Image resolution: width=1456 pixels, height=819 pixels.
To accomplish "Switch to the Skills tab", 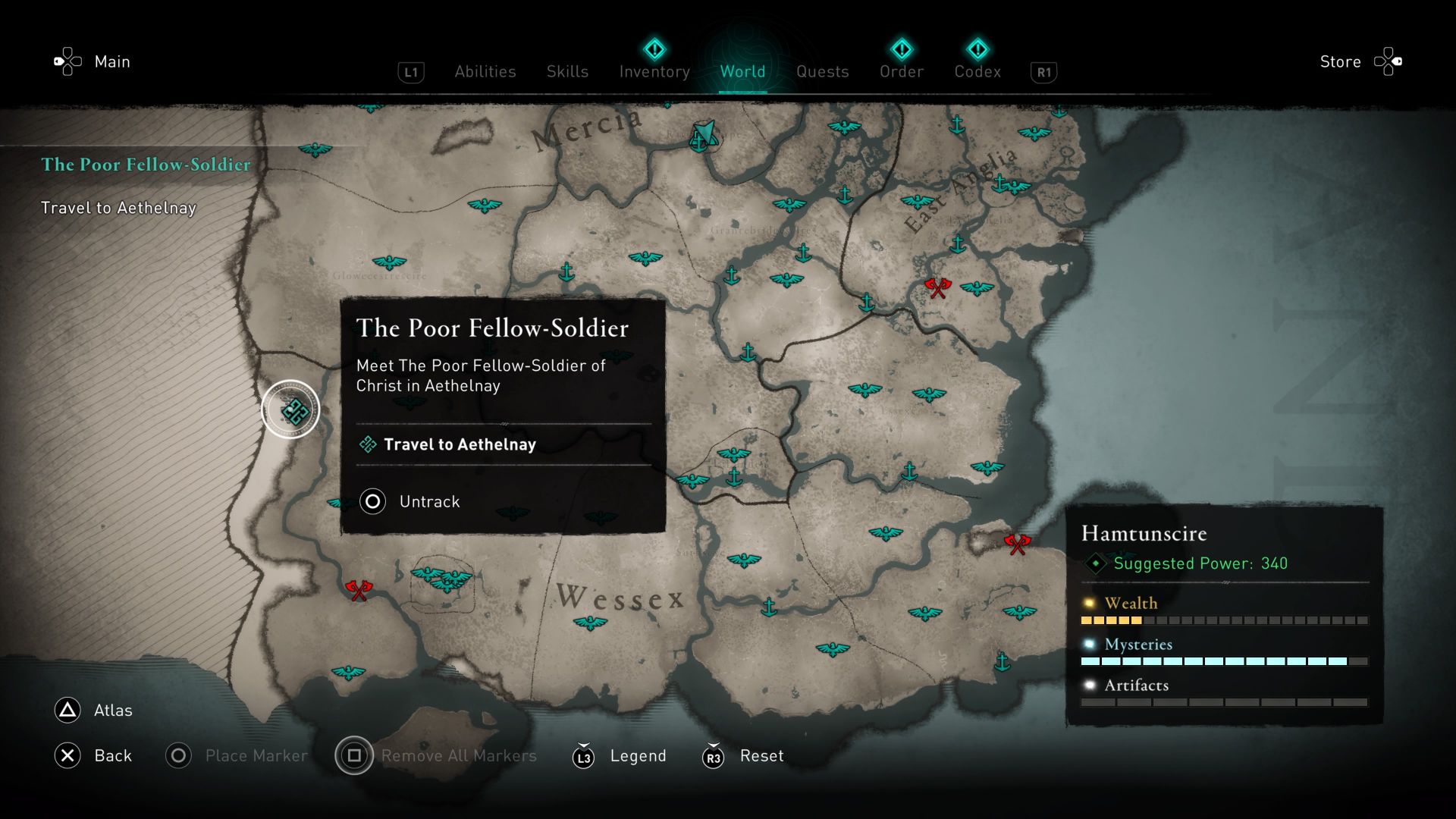I will click(x=567, y=71).
